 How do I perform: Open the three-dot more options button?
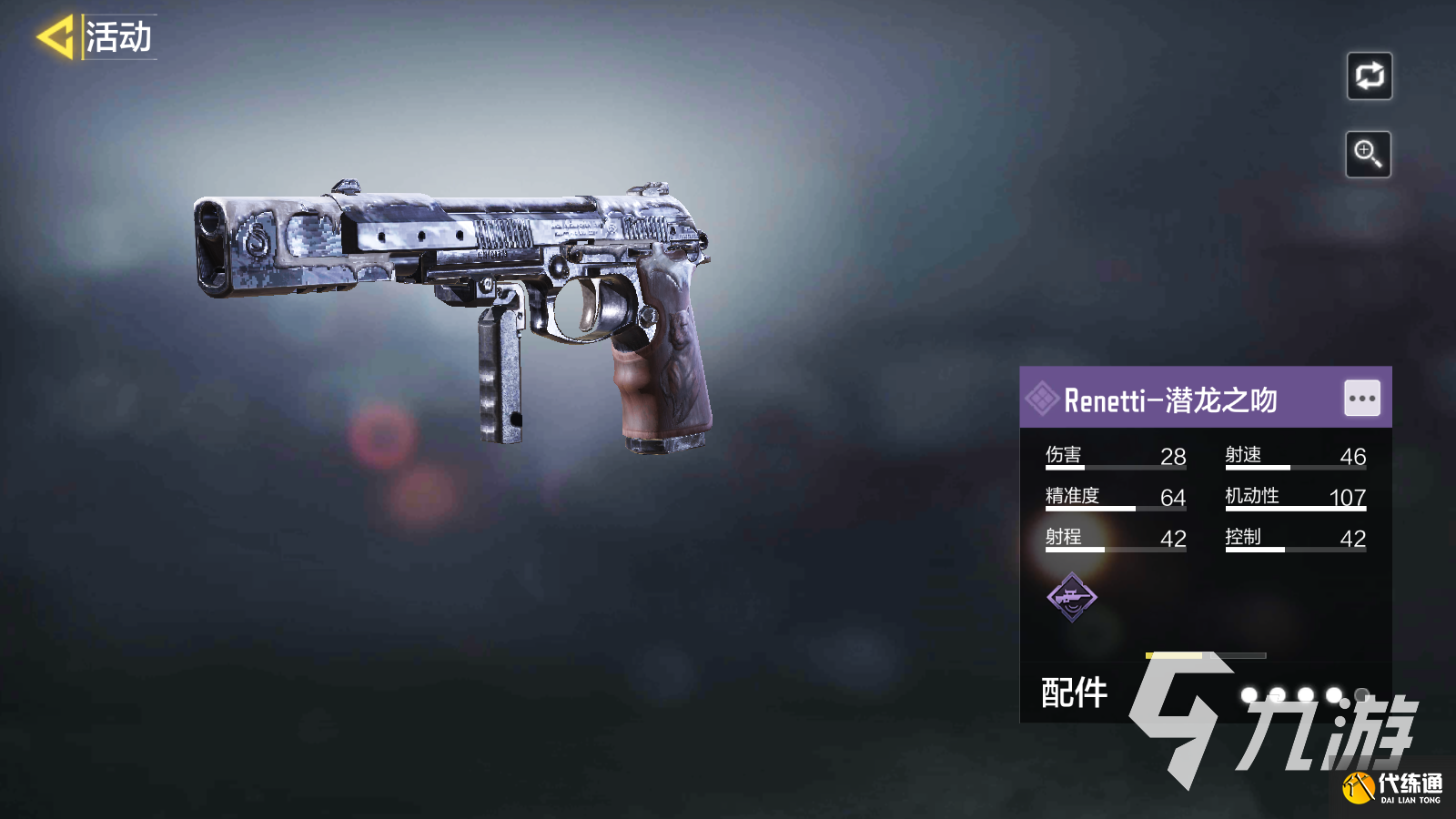(x=1361, y=399)
